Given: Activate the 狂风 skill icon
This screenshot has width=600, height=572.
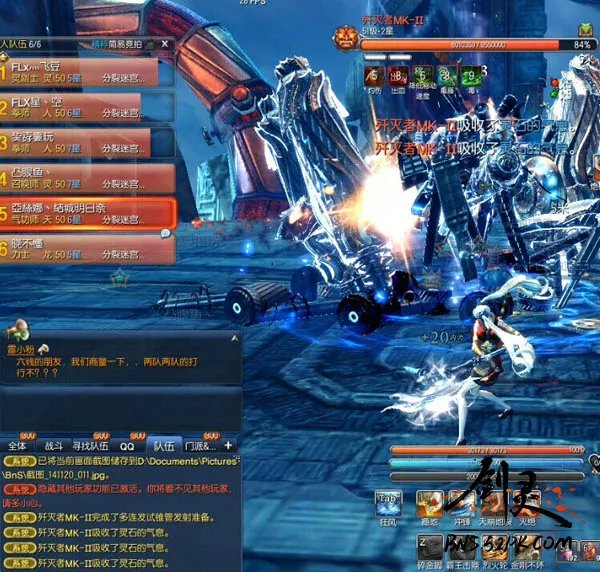Looking at the screenshot, I should [389, 504].
